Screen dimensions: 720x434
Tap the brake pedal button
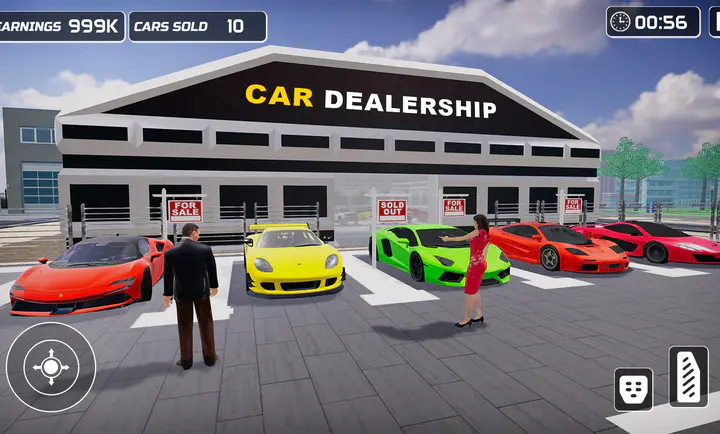pyautogui.click(x=633, y=388)
